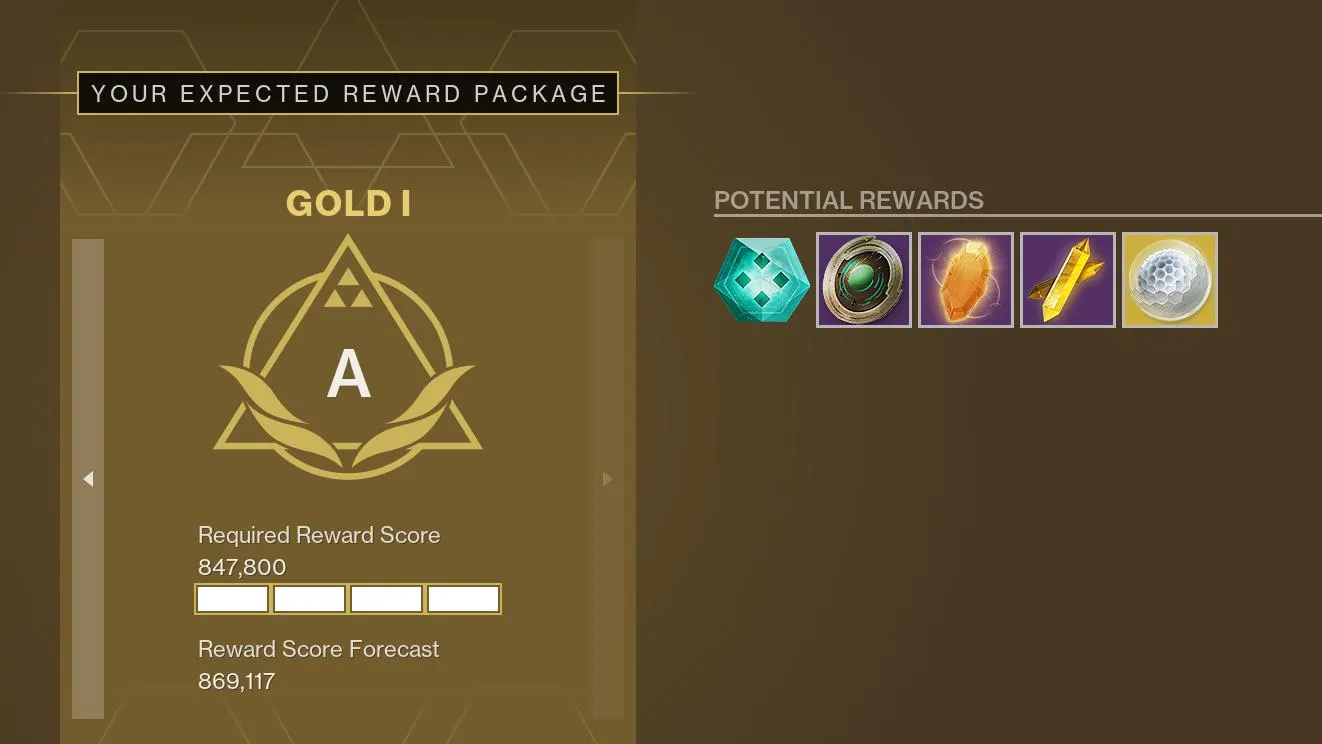Open the Your Expected Reward Package banner
Screen dimensions: 1322x744
point(347,93)
